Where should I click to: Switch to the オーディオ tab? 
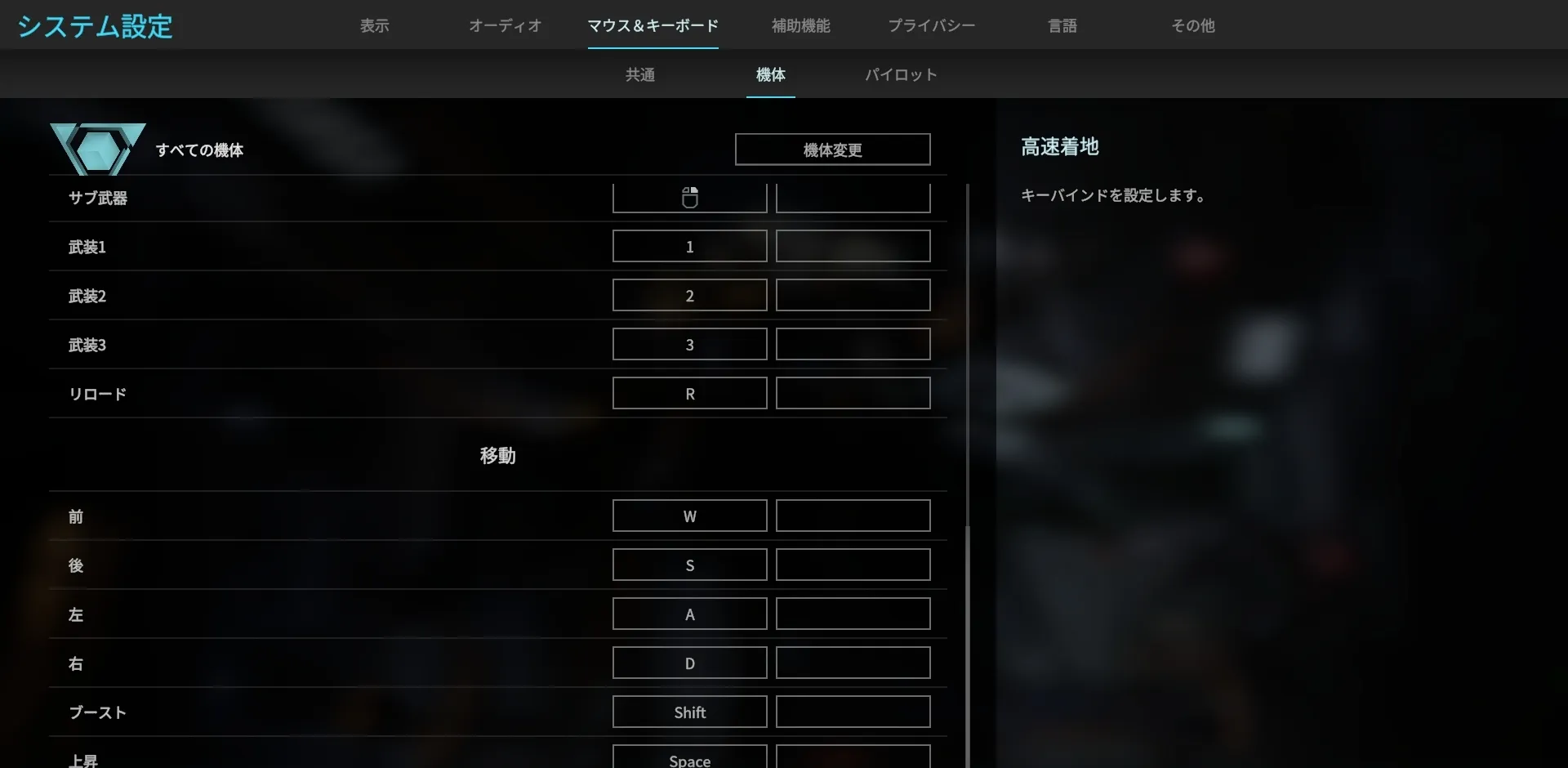tap(505, 25)
